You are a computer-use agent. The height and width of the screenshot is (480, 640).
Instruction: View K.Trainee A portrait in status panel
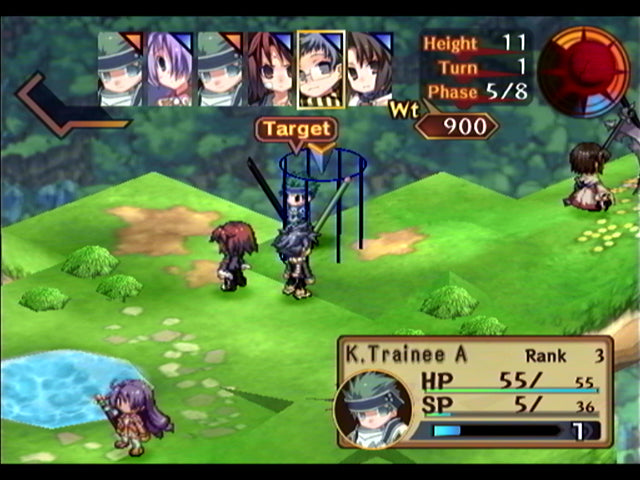[x=373, y=408]
